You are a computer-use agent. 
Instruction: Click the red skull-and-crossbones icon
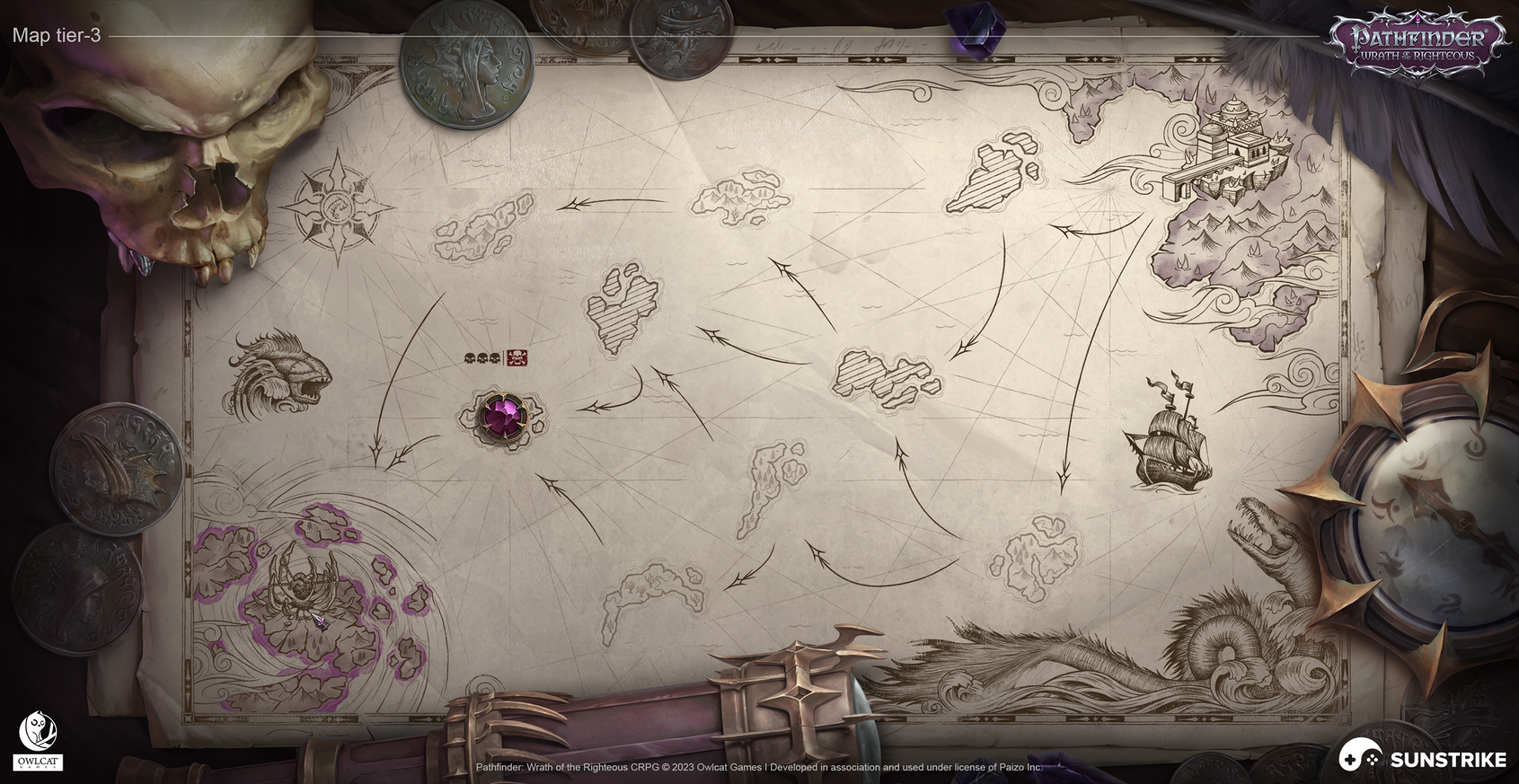(517, 358)
